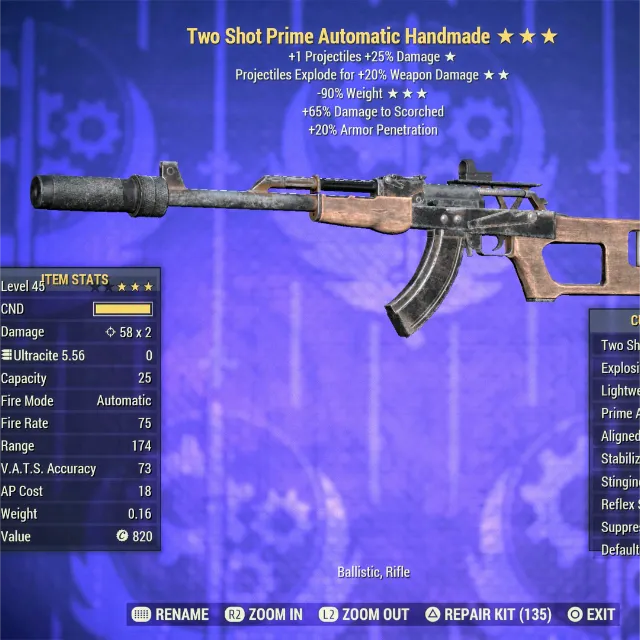640x640 pixels.
Task: Click the Rename button label
Action: click(x=182, y=614)
